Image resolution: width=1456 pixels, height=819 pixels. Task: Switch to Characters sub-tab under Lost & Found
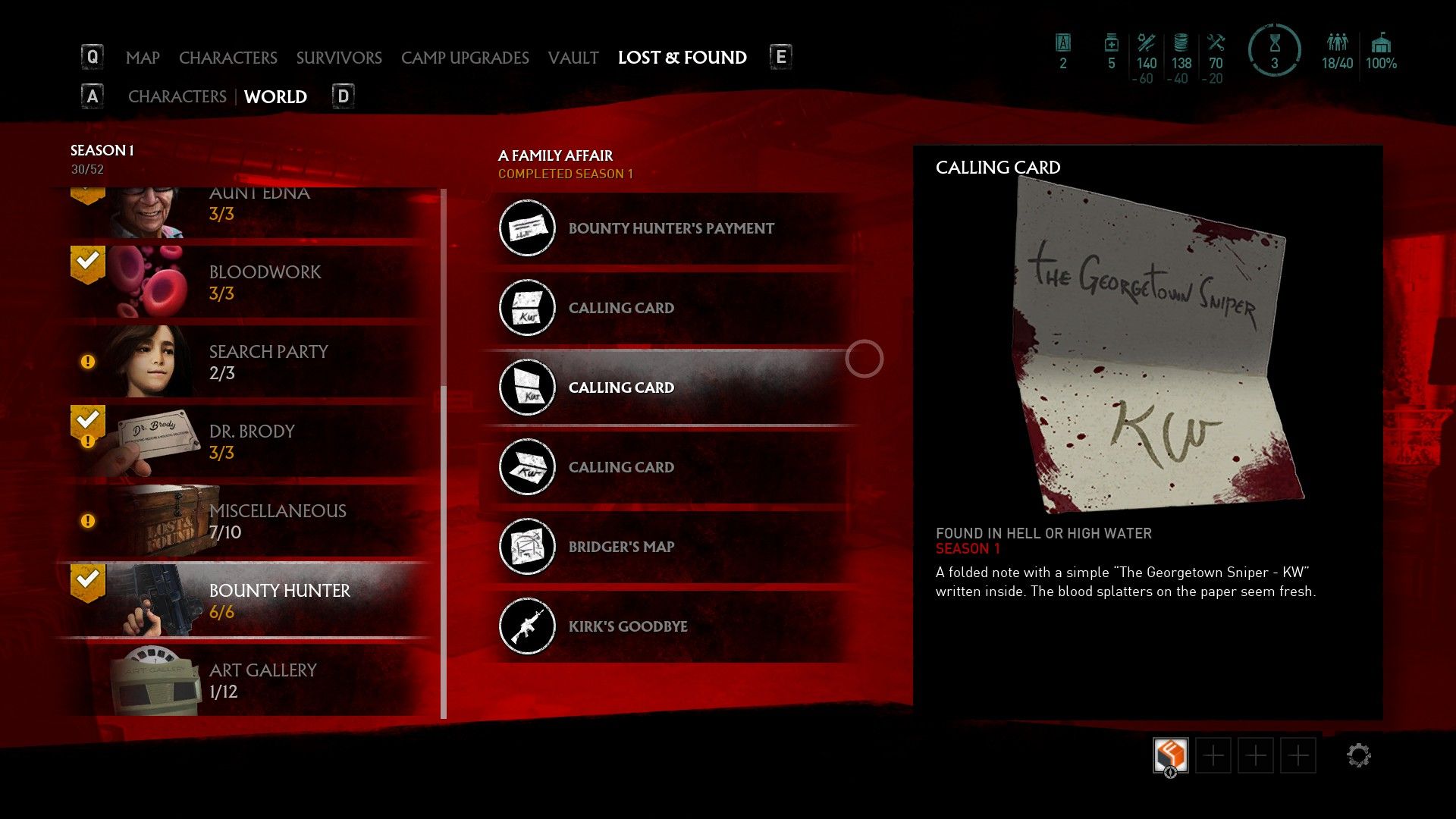tap(177, 97)
